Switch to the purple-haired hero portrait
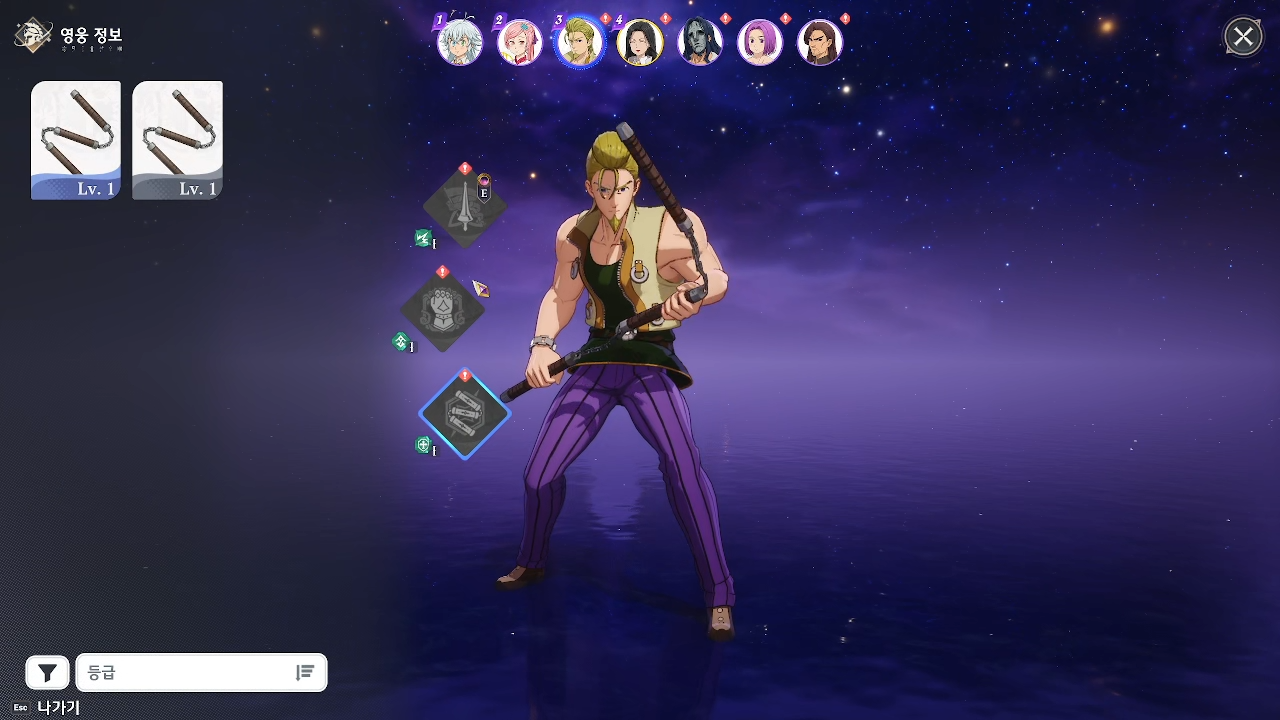Screen dimensions: 1280x720 (760, 43)
